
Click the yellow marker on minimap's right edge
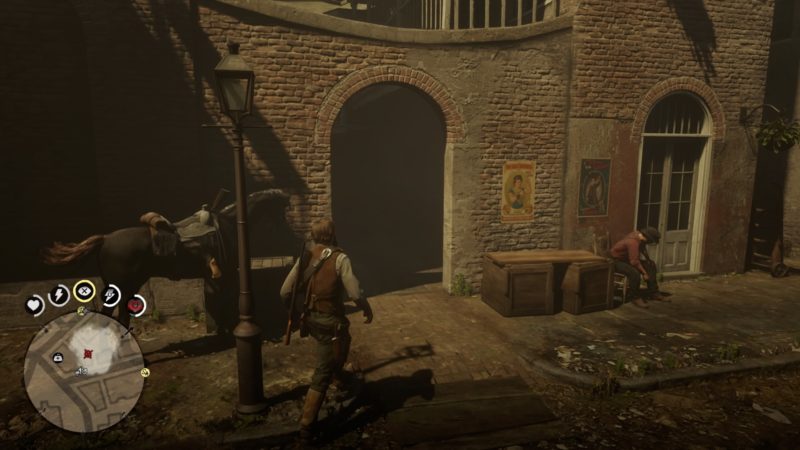click(x=145, y=372)
